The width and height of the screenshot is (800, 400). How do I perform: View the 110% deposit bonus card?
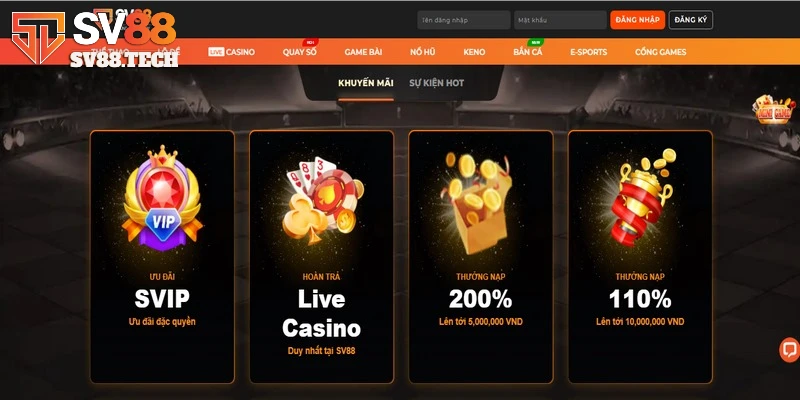[640, 257]
